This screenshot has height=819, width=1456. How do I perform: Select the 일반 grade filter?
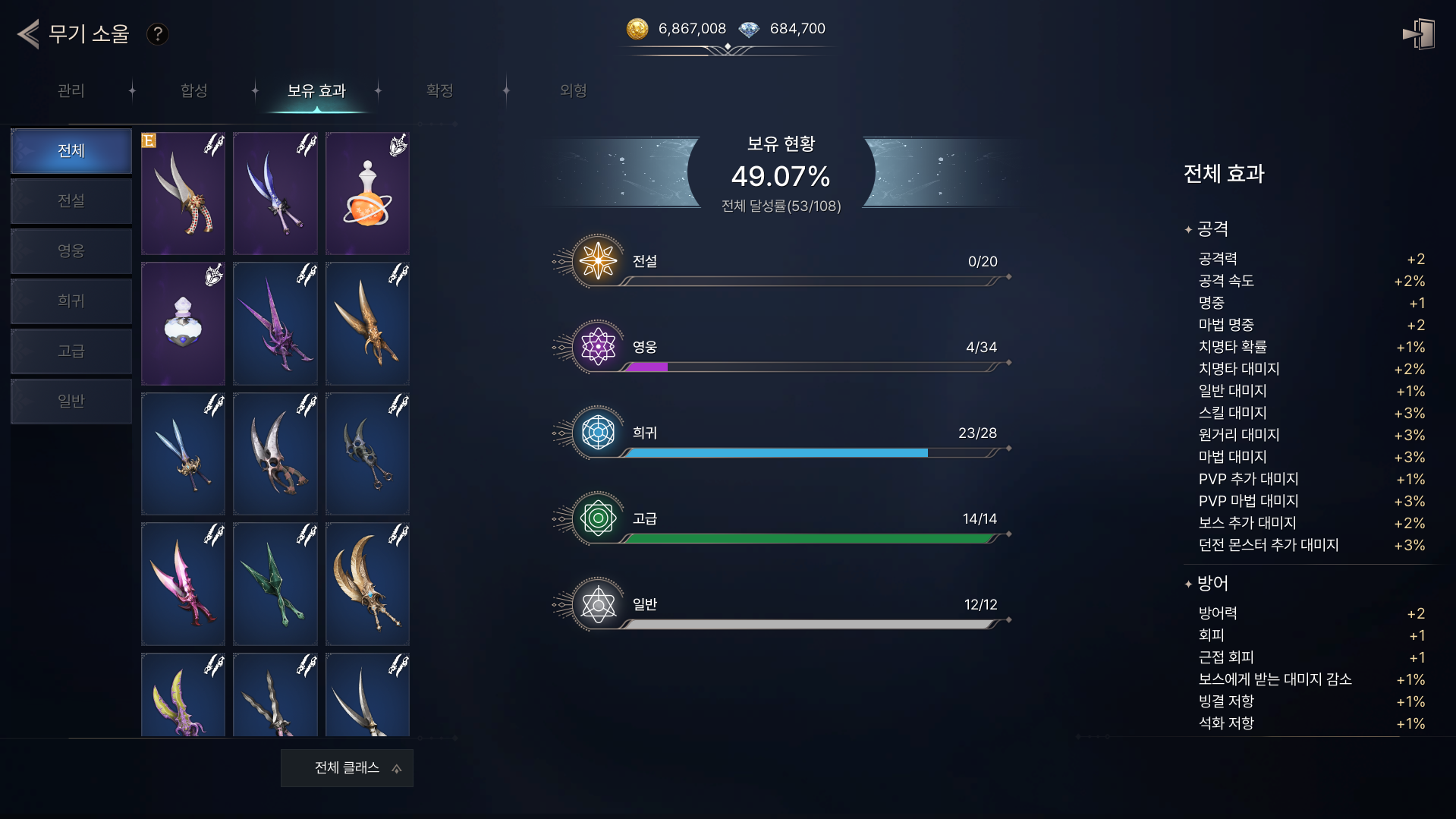pyautogui.click(x=71, y=402)
